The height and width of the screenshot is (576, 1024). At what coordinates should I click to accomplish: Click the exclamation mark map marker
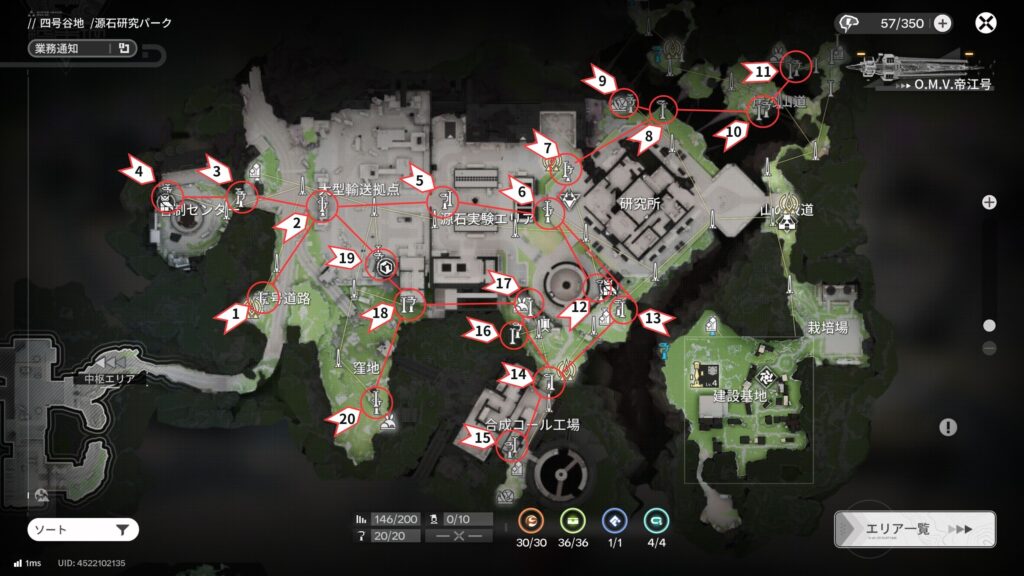tap(948, 427)
